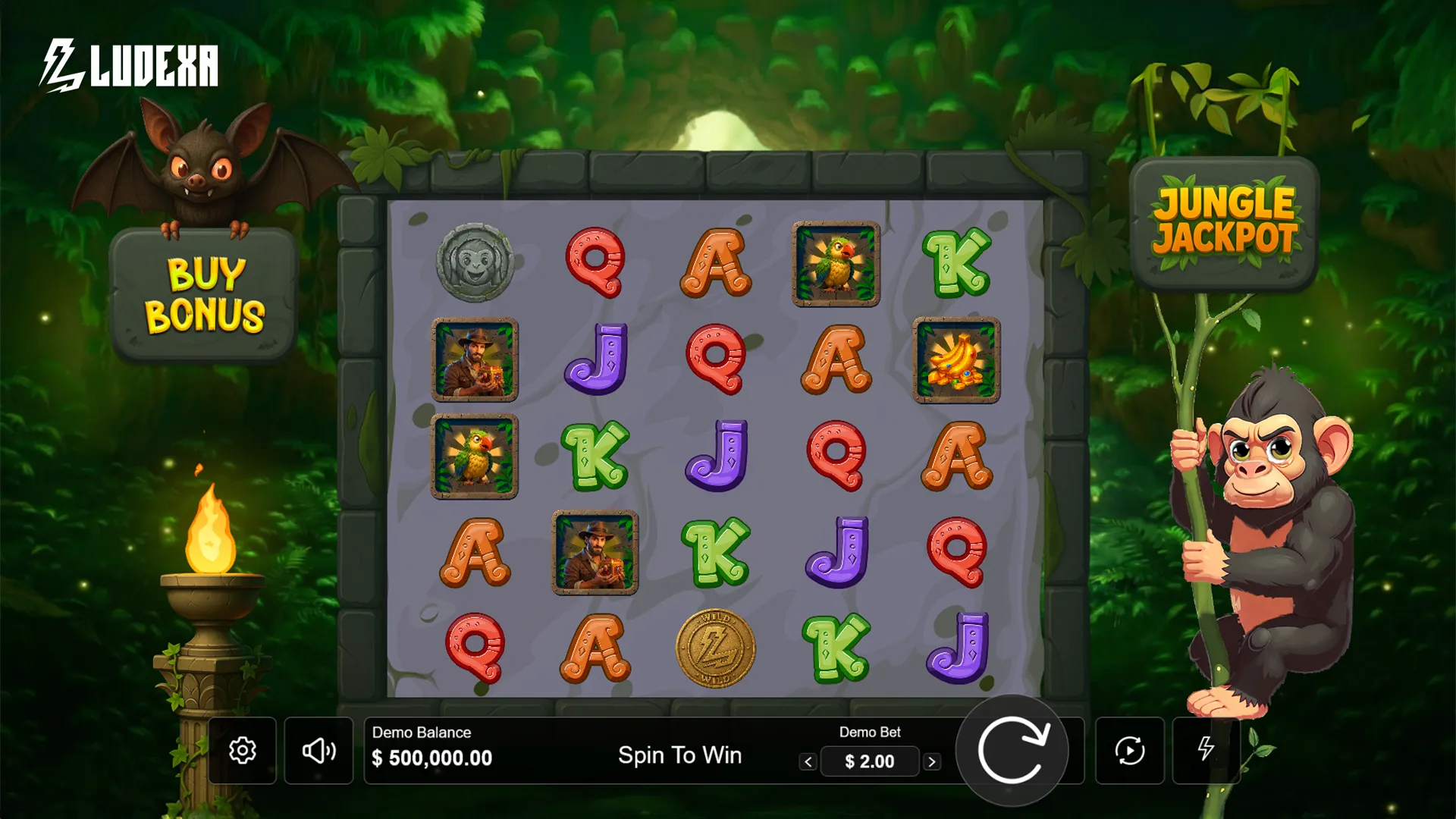Toggle the sound on or off
This screenshot has height=819, width=1456.
(320, 750)
